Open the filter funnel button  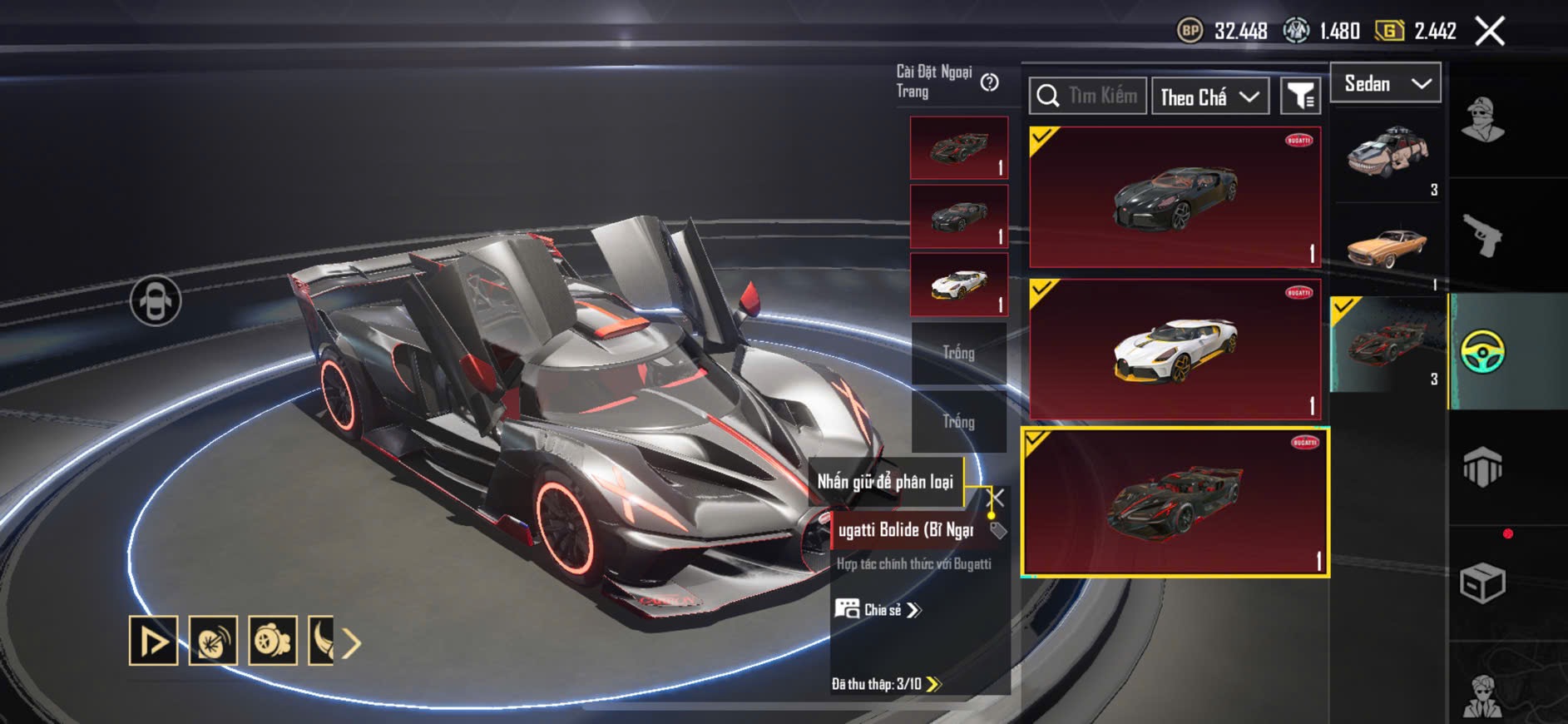pyautogui.click(x=1300, y=97)
